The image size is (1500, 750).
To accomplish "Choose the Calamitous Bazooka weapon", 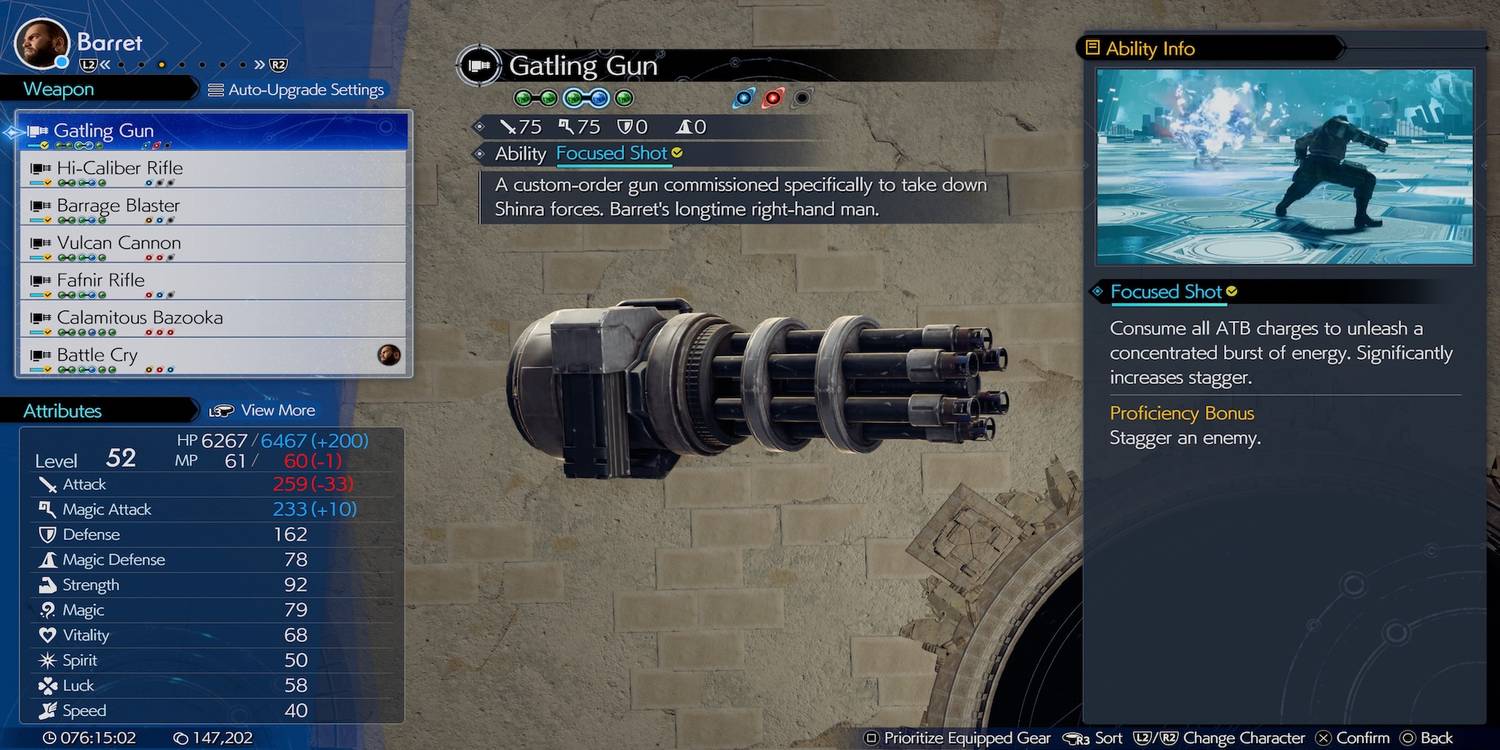I will tap(212, 318).
